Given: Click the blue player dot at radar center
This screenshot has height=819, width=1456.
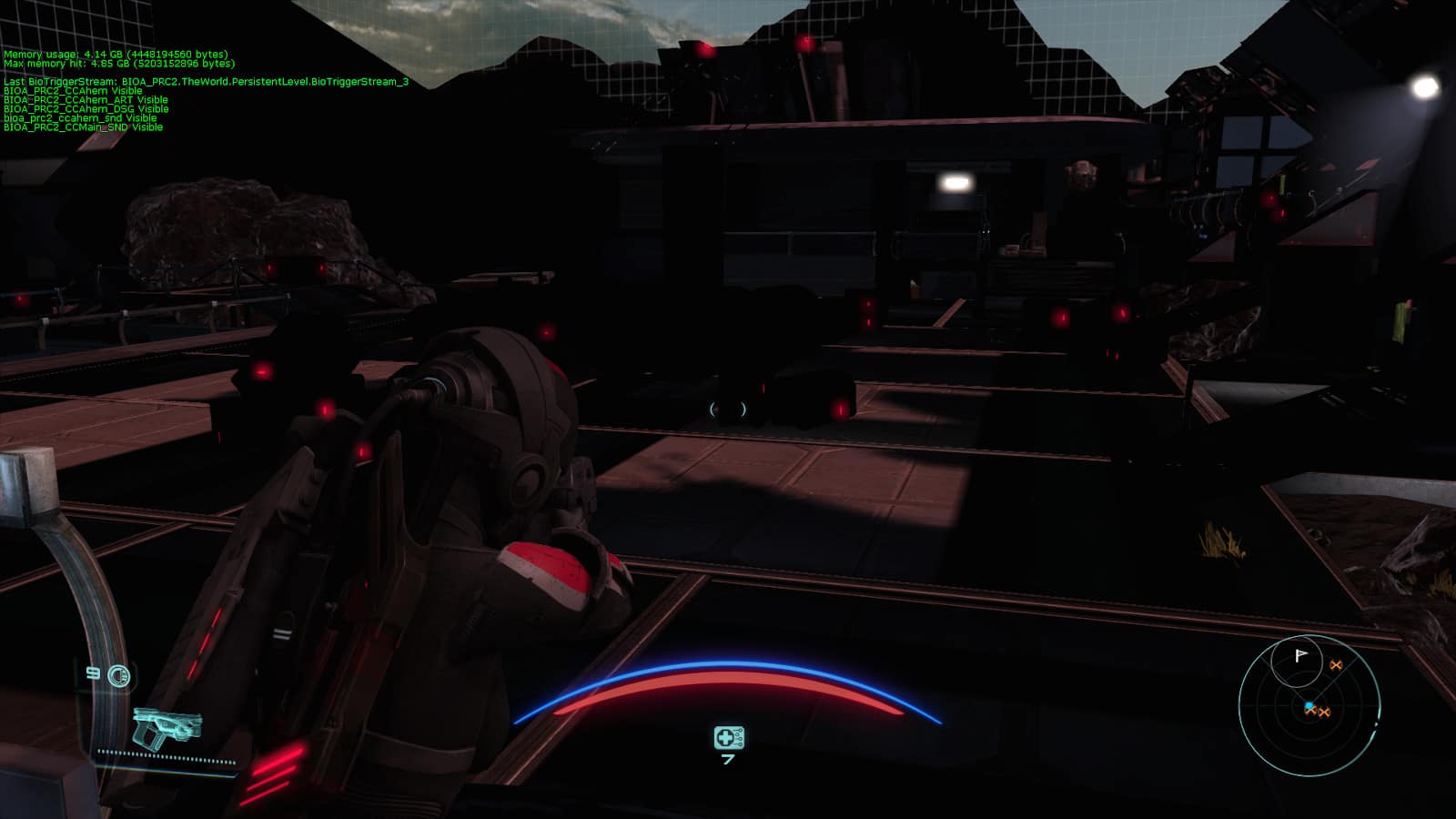Looking at the screenshot, I should 1309,705.
